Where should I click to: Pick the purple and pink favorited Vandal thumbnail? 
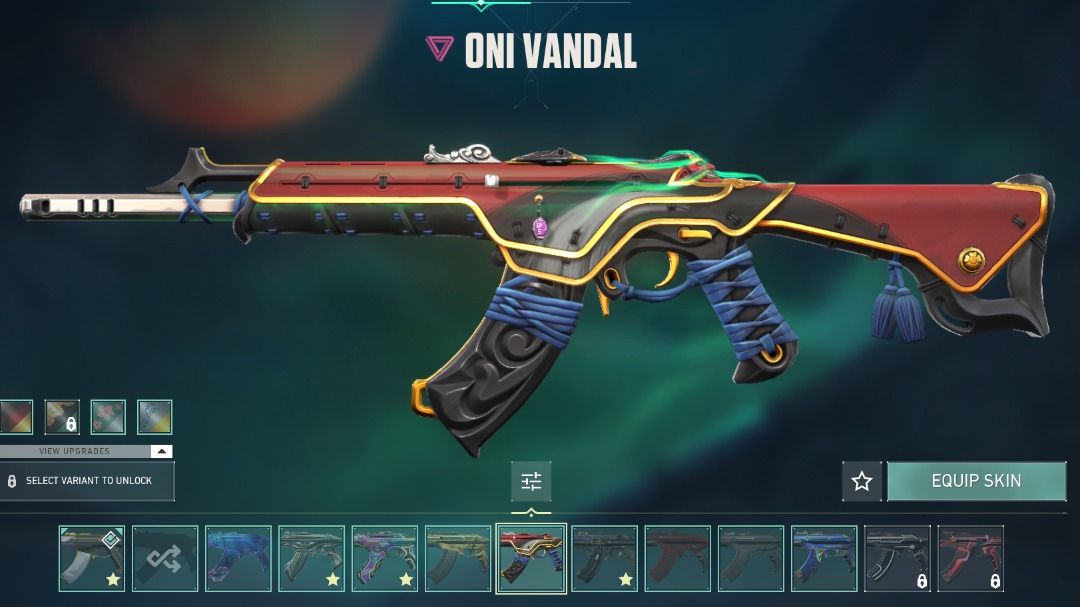click(385, 559)
